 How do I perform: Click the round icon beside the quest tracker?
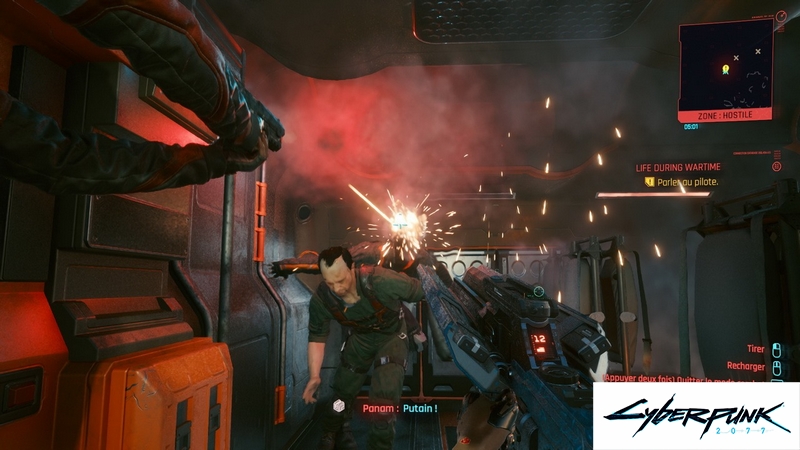click(x=777, y=167)
